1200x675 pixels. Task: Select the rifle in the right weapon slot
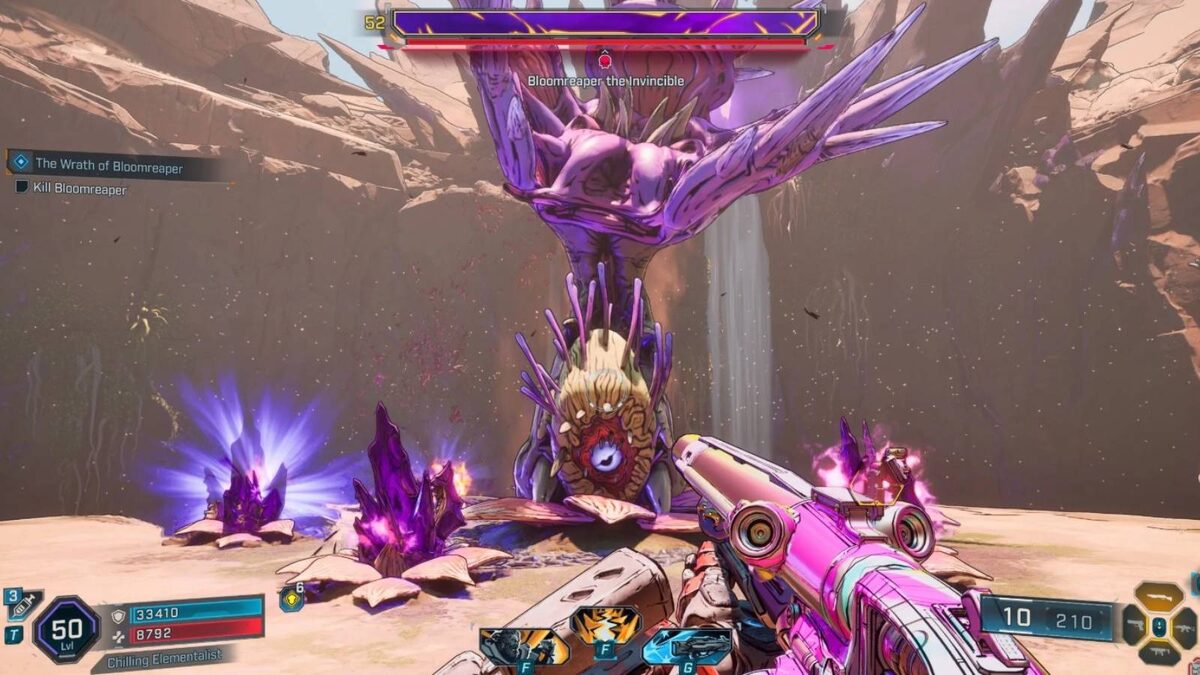pyautogui.click(x=1185, y=628)
